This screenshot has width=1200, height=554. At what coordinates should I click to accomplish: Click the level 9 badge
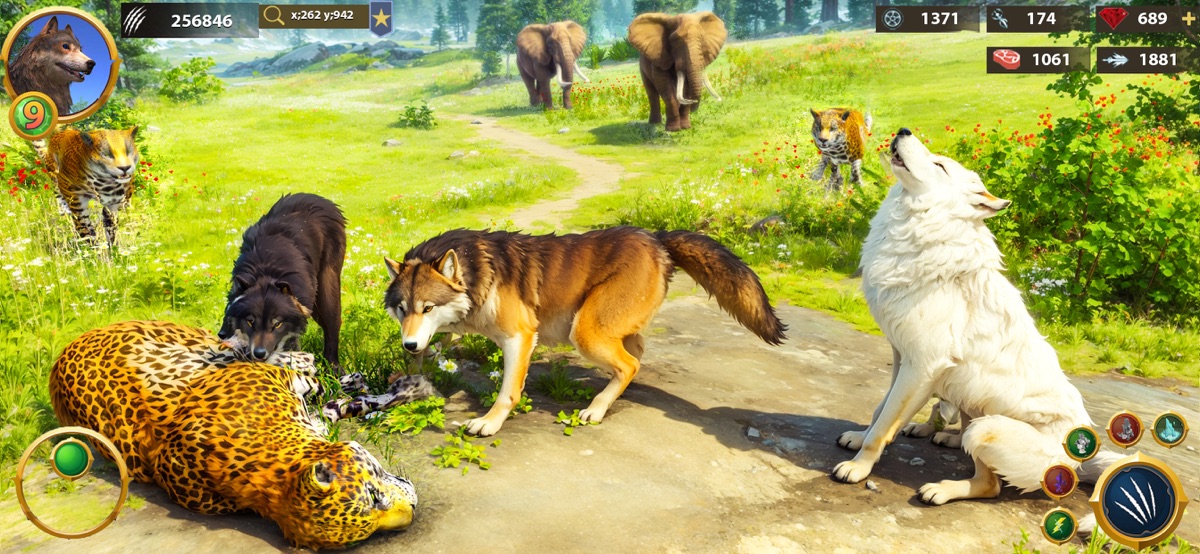click(x=33, y=115)
